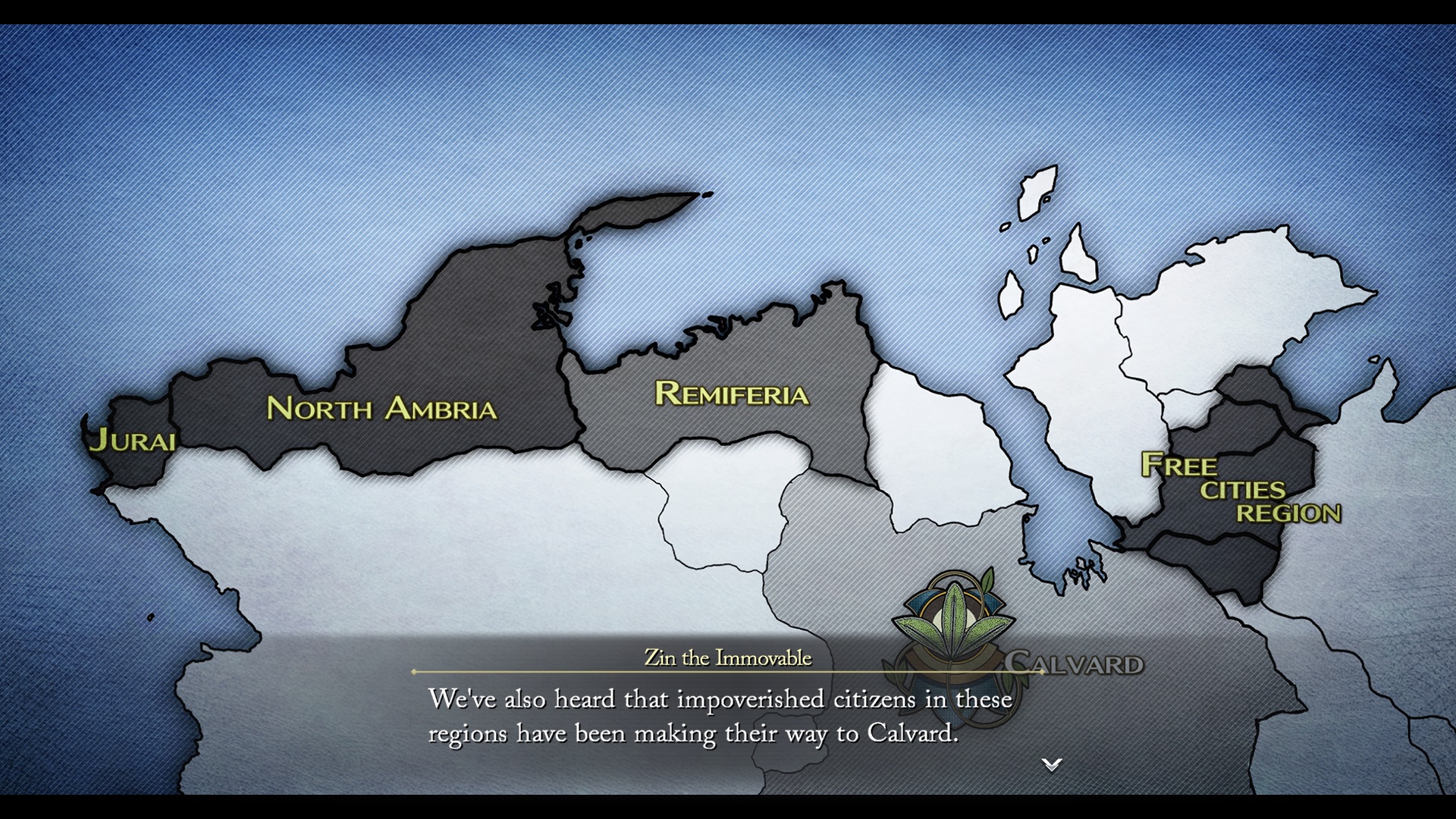Advance dialogue with the down arrow indicator

1051,764
